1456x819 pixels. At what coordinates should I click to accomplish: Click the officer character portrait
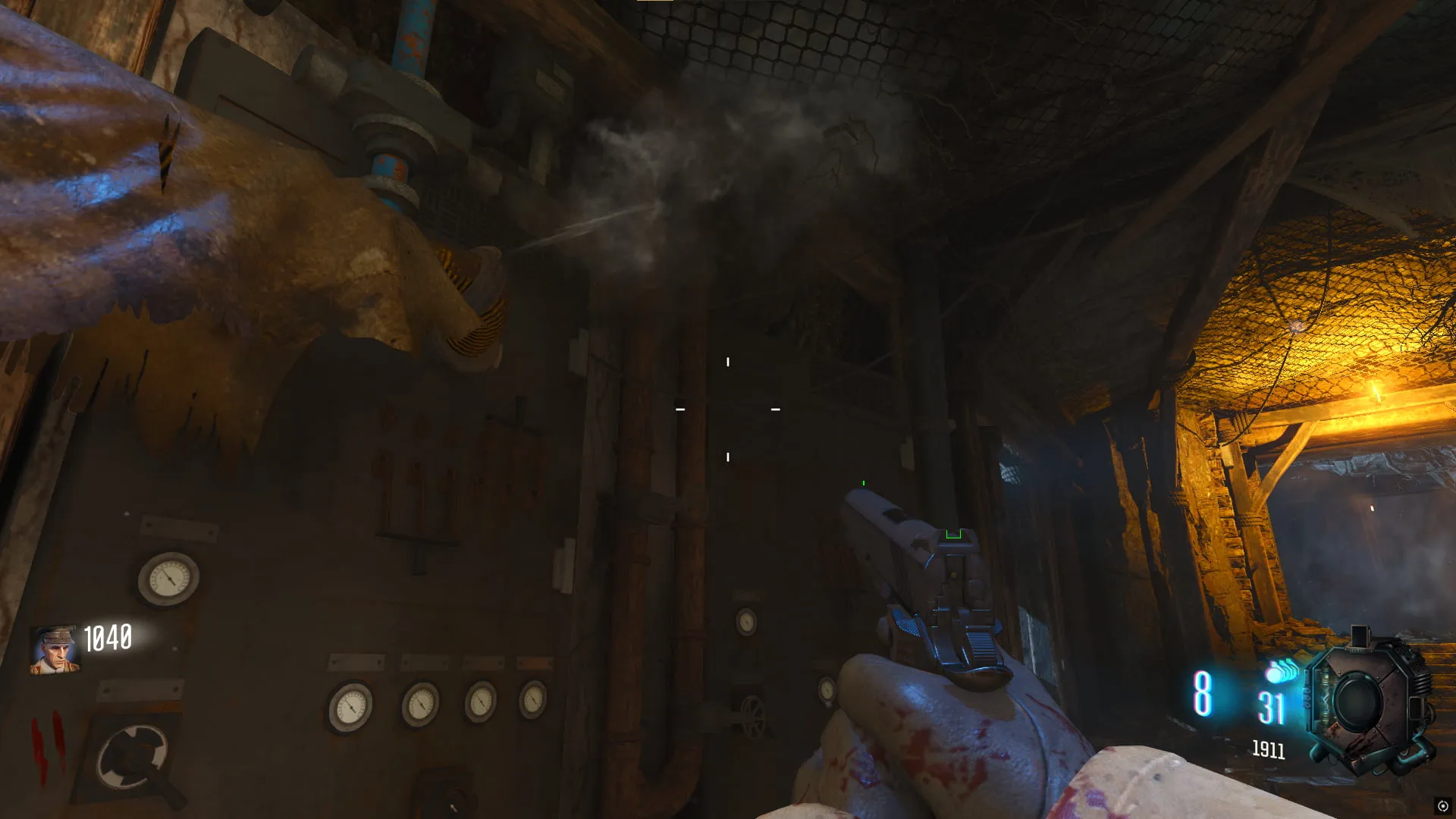tap(54, 650)
